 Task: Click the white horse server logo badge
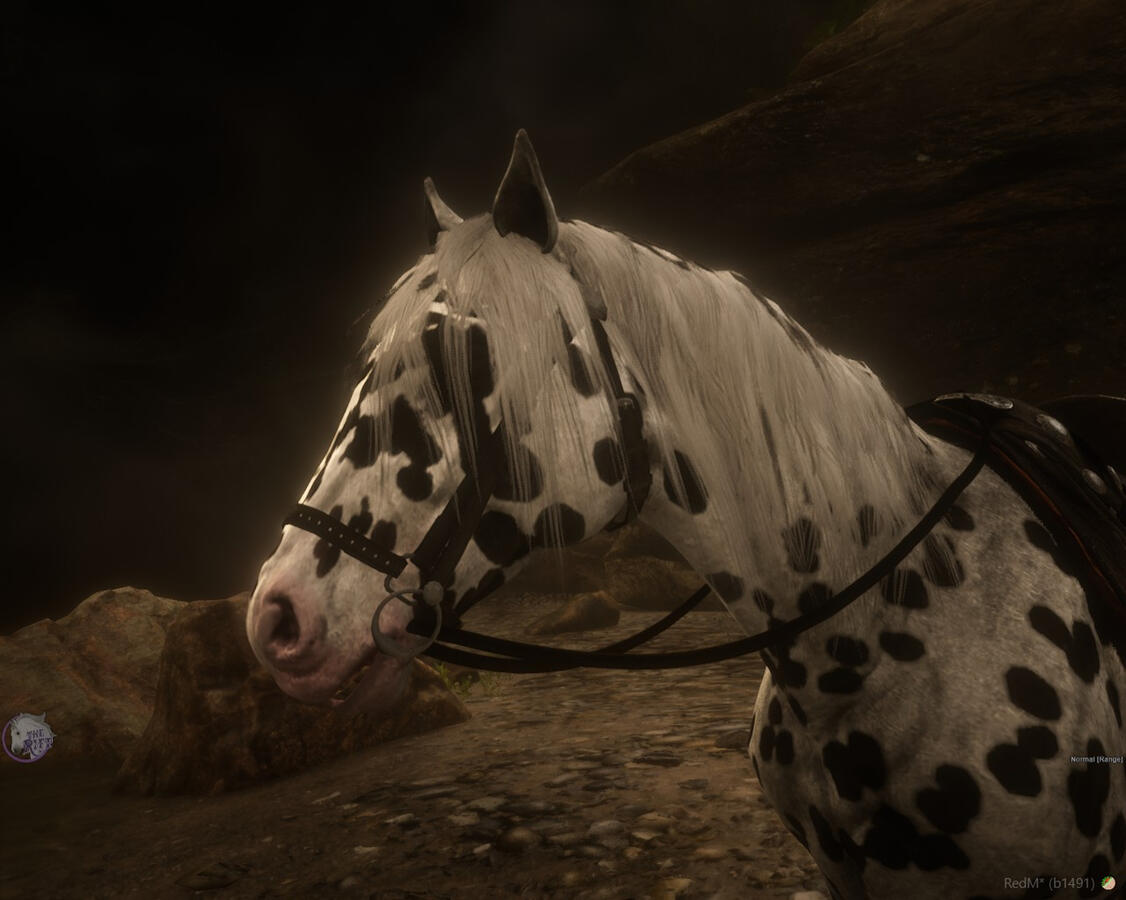(27, 738)
